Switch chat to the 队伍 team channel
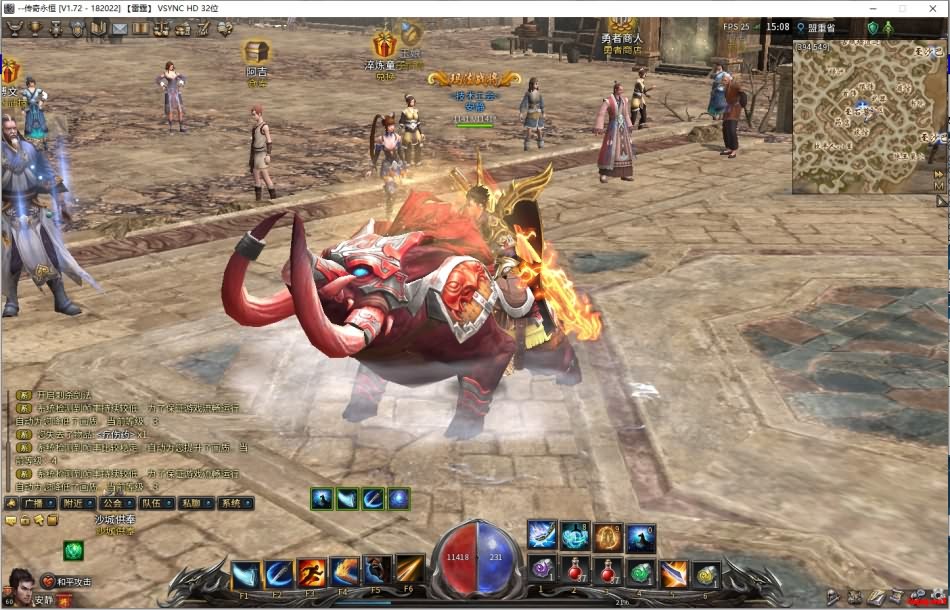The height and width of the screenshot is (610, 950). pyautogui.click(x=157, y=503)
